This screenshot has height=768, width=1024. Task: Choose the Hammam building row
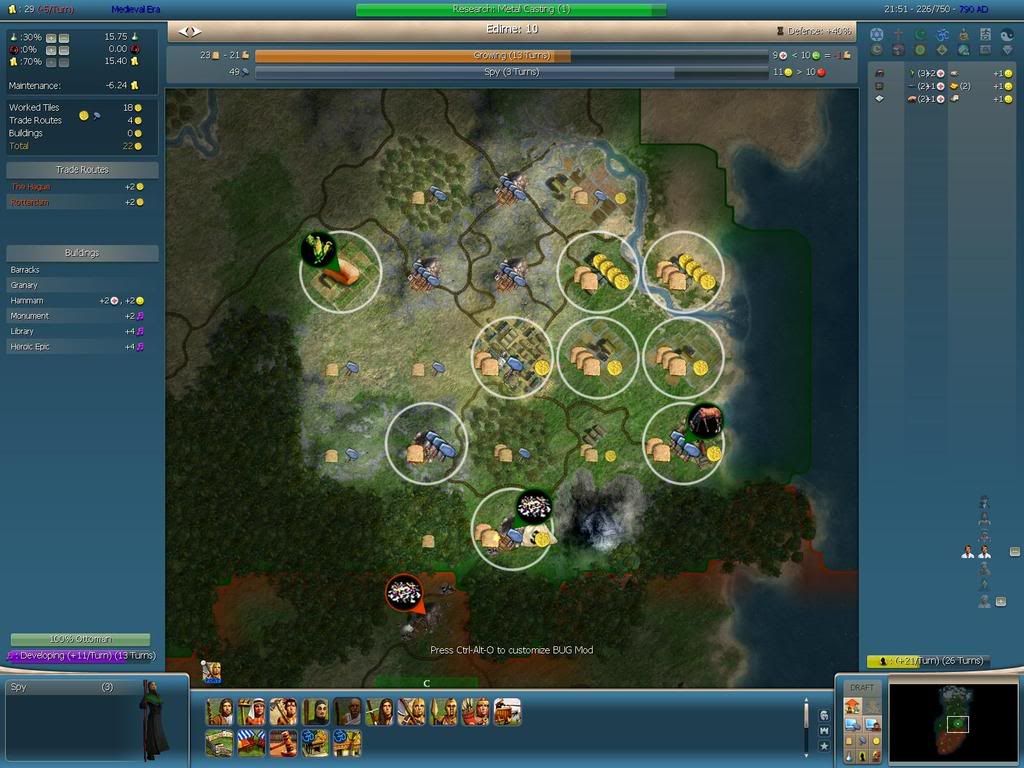click(27, 300)
